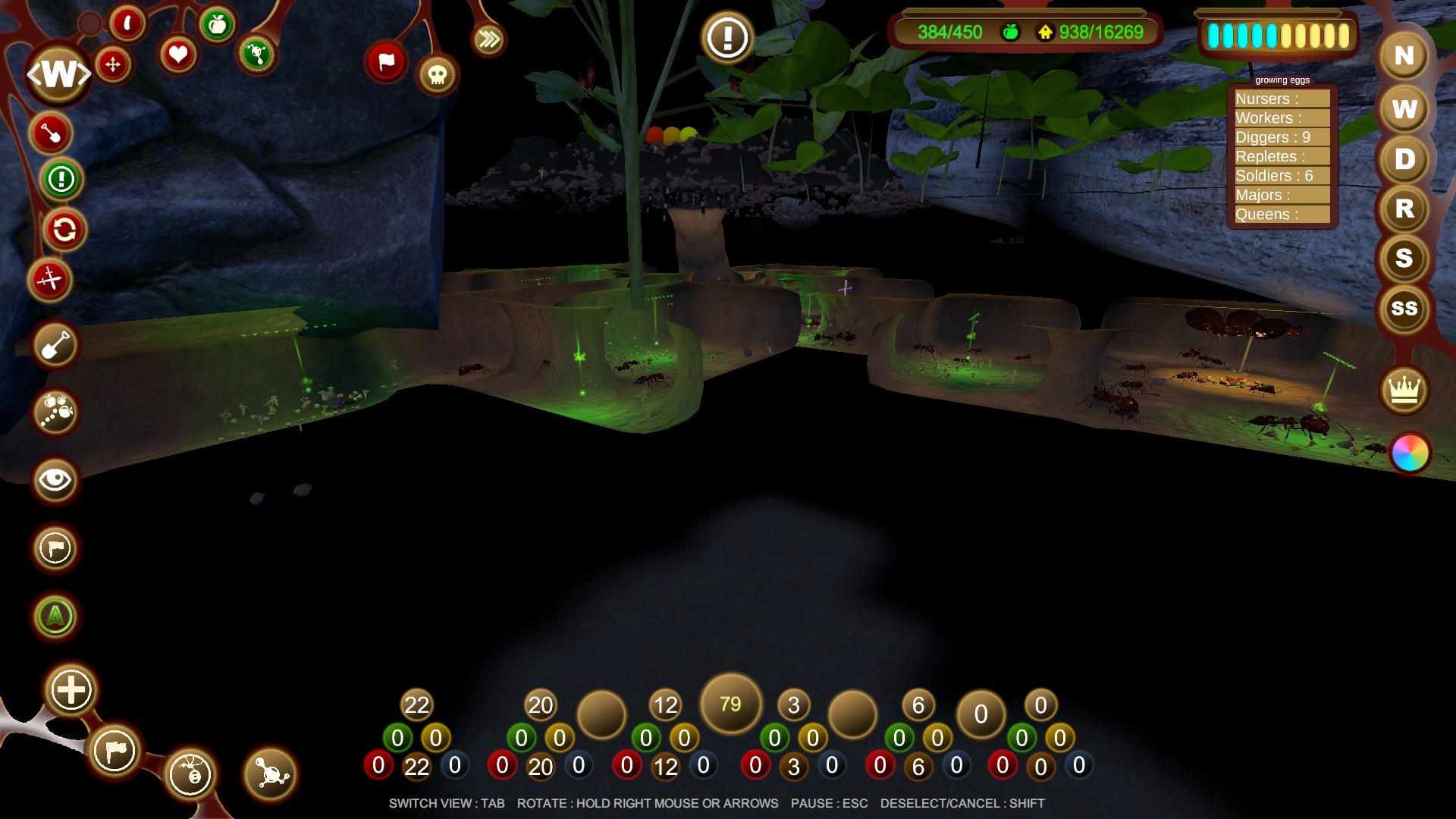Image resolution: width=1456 pixels, height=819 pixels.
Task: Choose the W workers caste button
Action: (x=1404, y=109)
